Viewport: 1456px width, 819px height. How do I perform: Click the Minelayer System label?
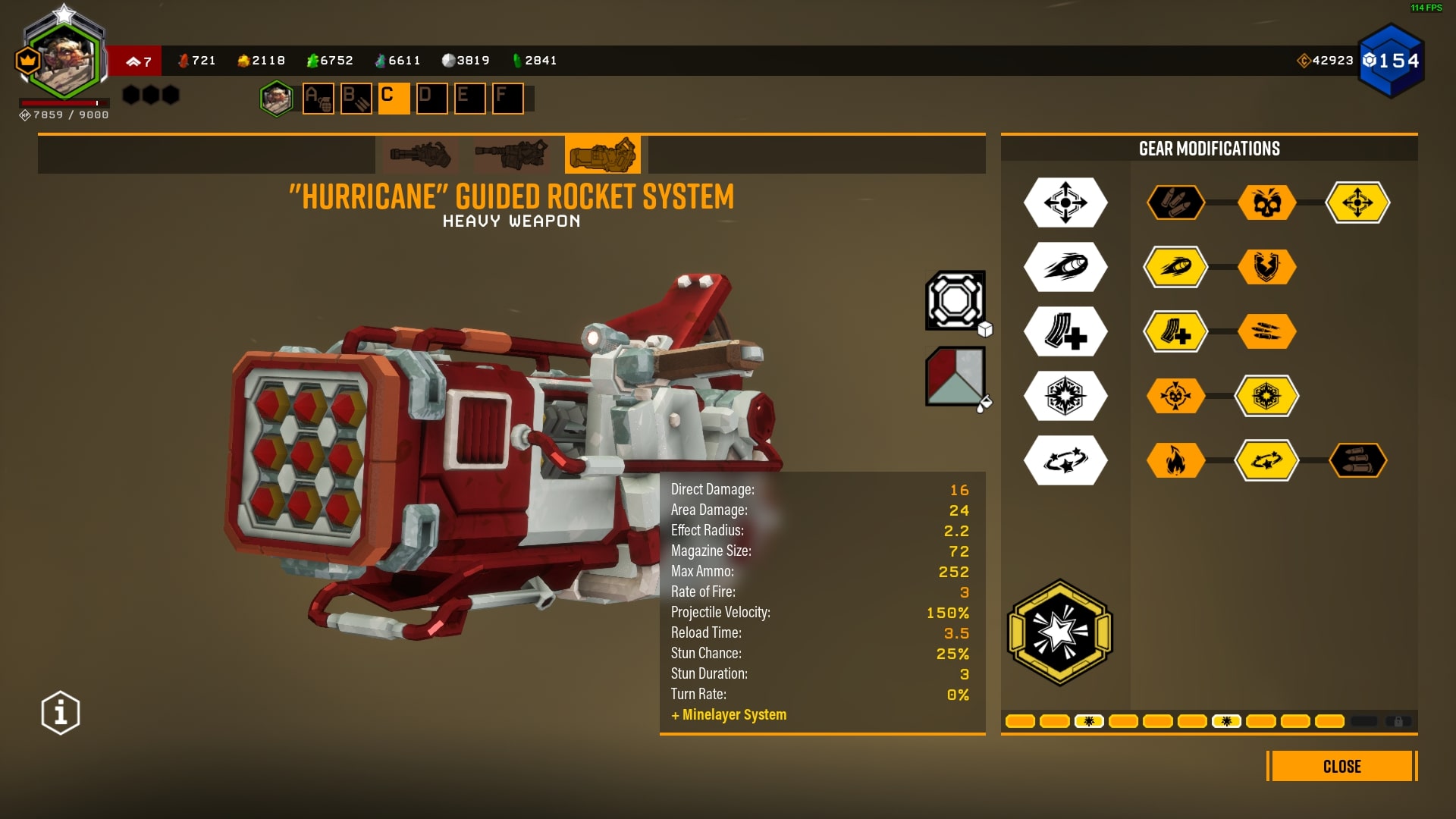pos(730,714)
